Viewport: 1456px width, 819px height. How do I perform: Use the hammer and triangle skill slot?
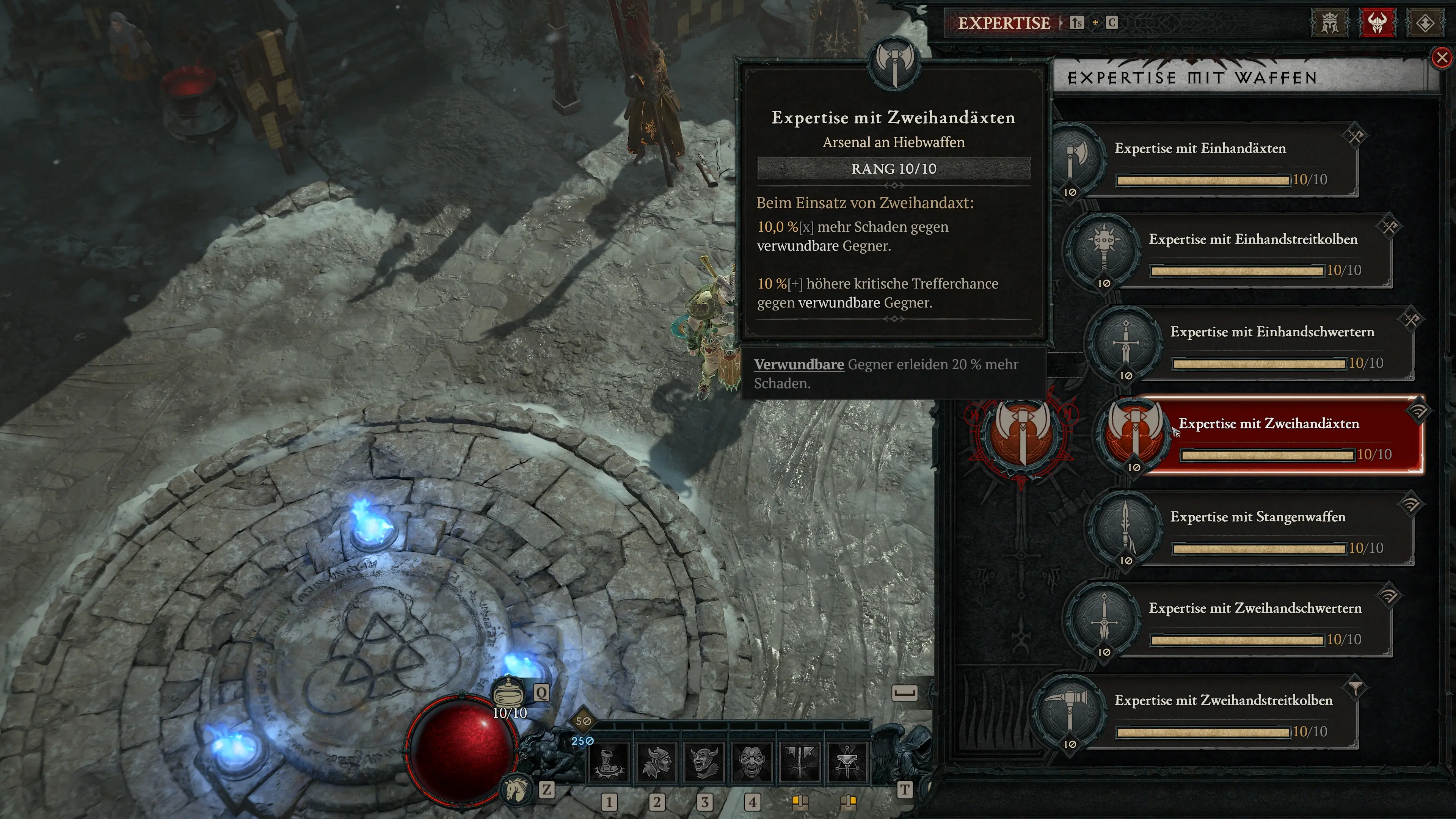click(x=847, y=761)
